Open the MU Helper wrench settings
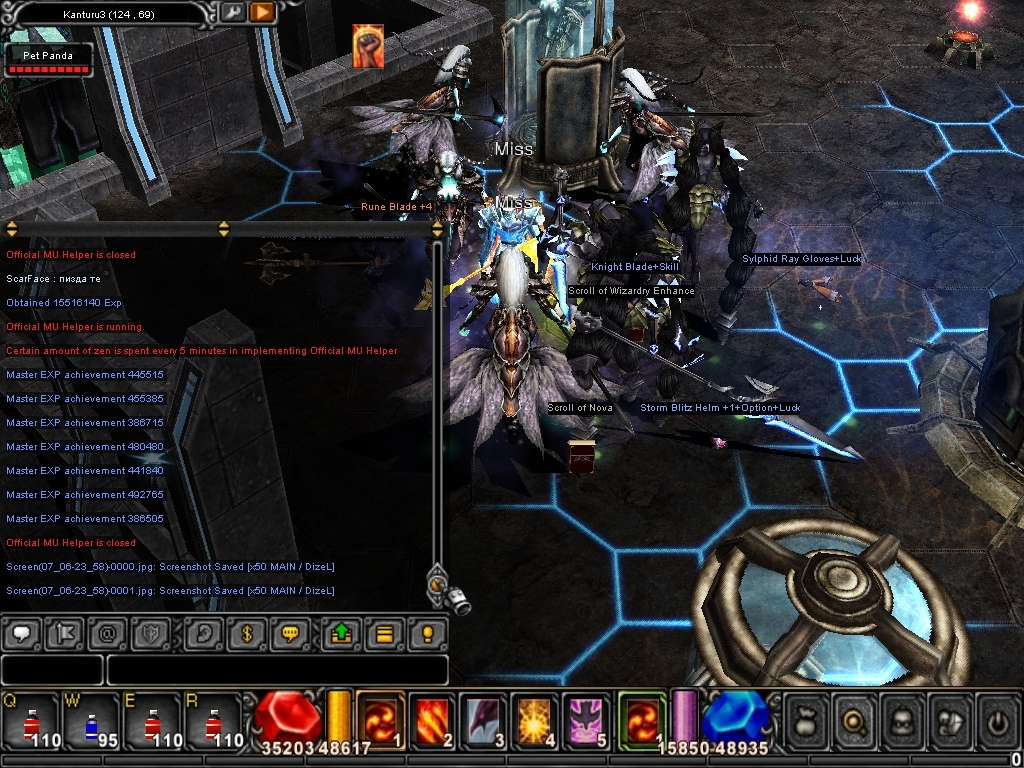Viewport: 1024px width, 768px height. (232, 12)
